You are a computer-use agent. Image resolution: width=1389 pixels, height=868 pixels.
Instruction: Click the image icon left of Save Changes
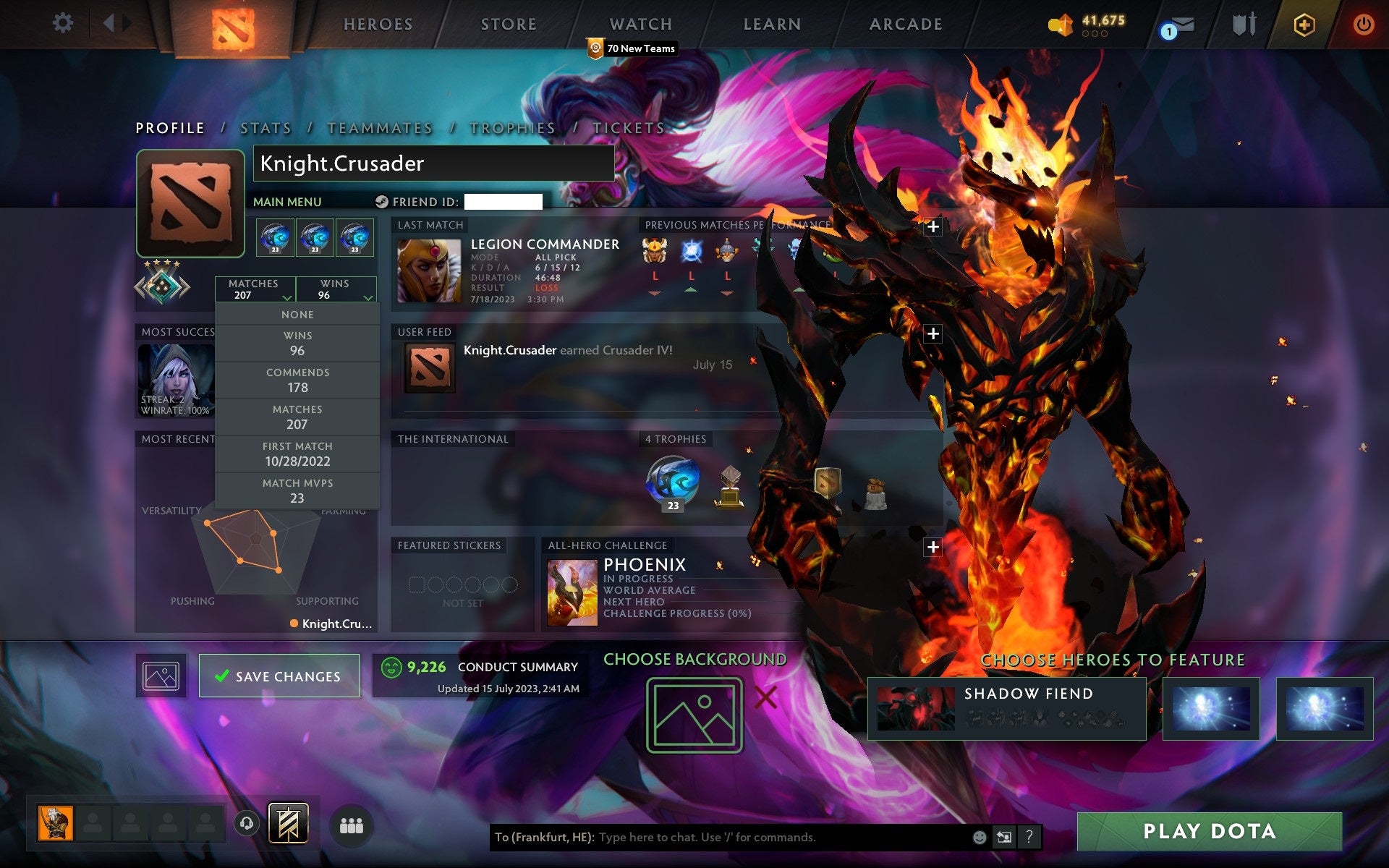160,675
